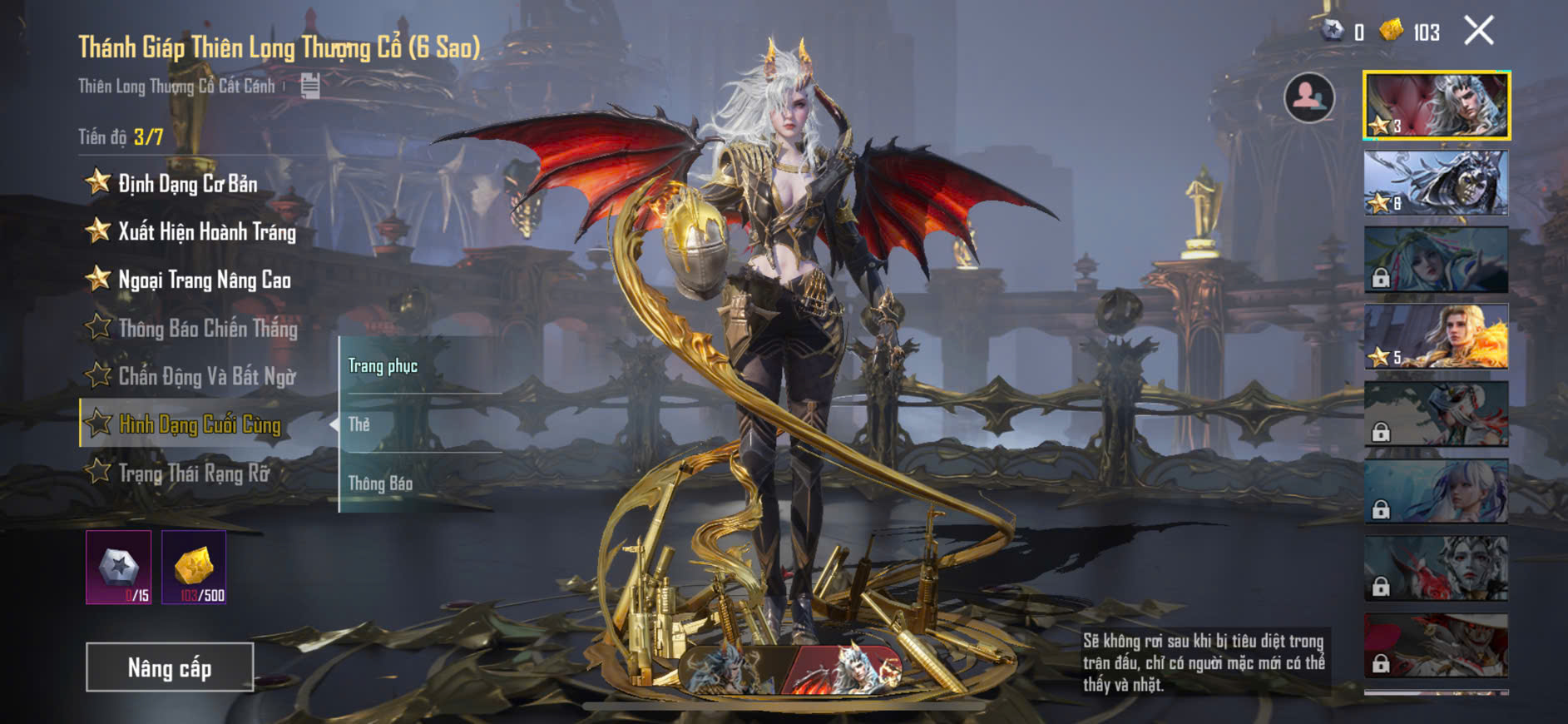Select the gold nugget material slot
The width and height of the screenshot is (1568, 724).
(x=194, y=568)
